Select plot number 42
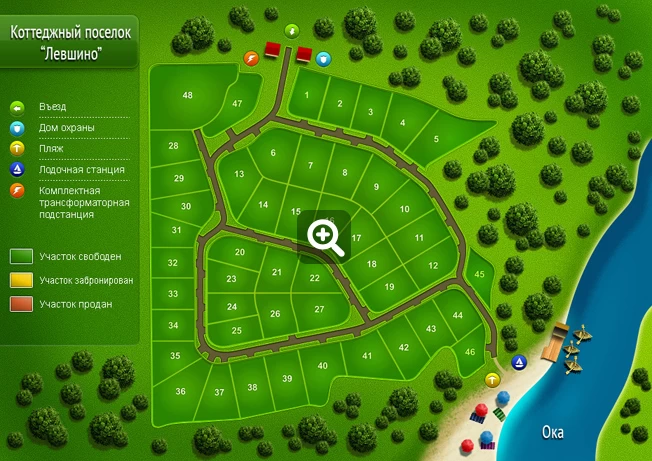652x461 pixels. 403,347
